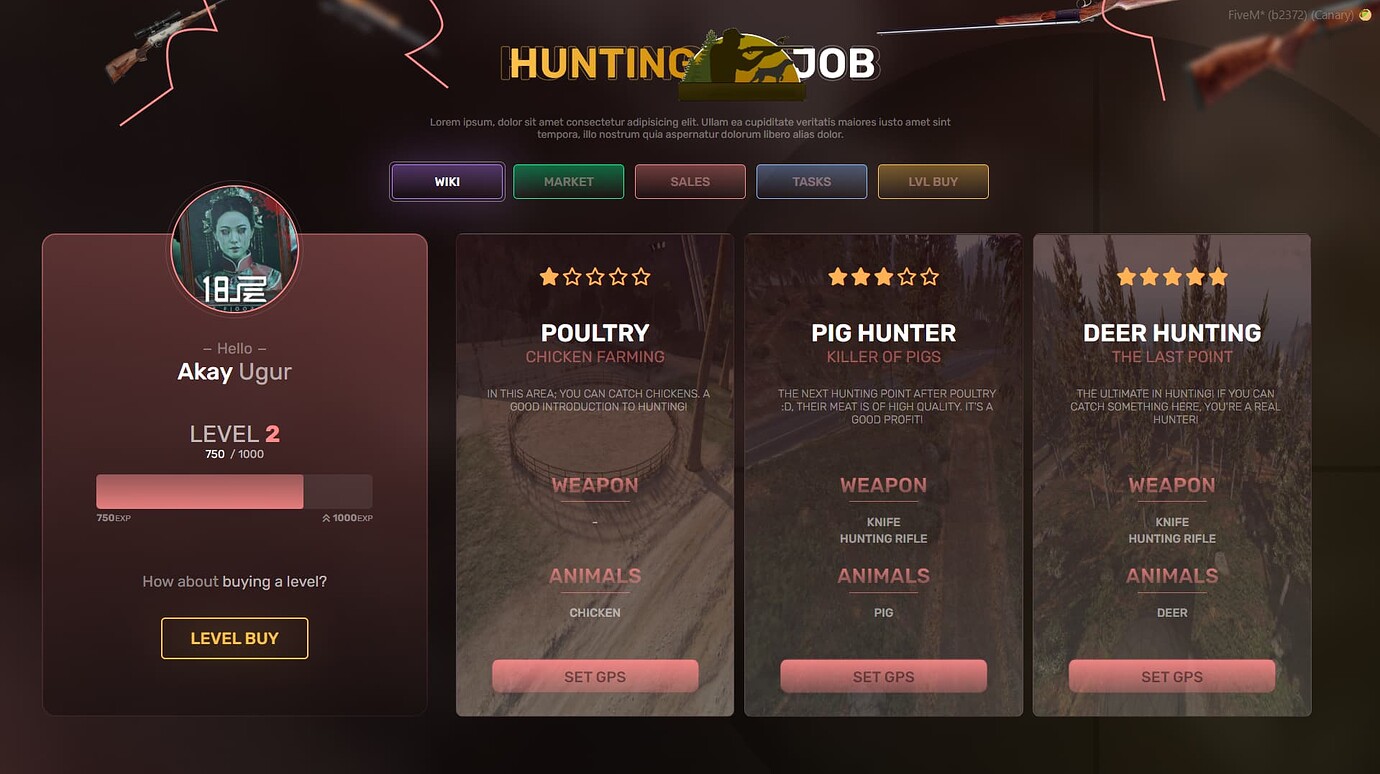This screenshot has width=1380, height=774.
Task: Click the LEVEL BUY button
Action: pyautogui.click(x=234, y=638)
